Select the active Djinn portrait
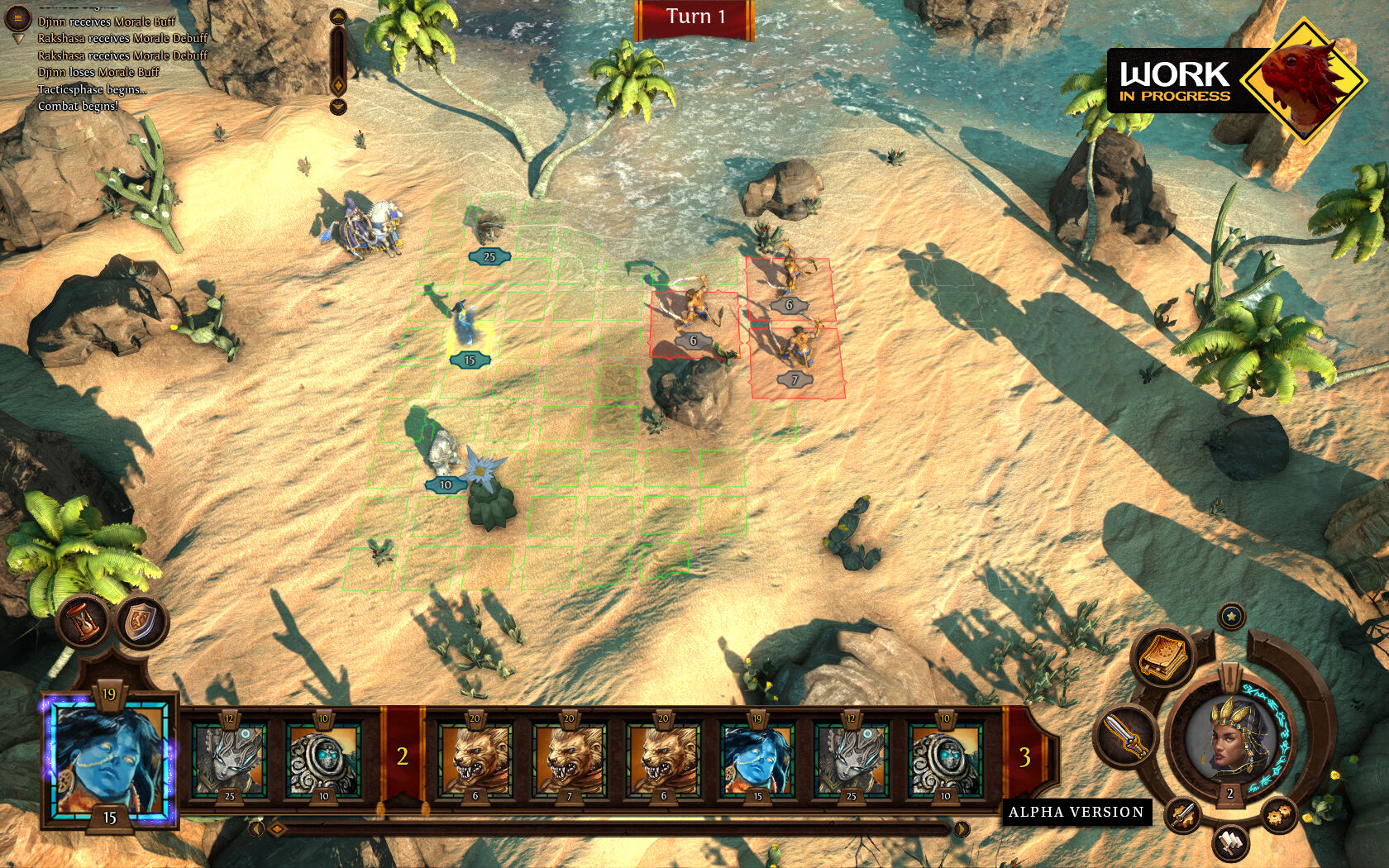Viewport: 1389px width, 868px height. tap(109, 758)
